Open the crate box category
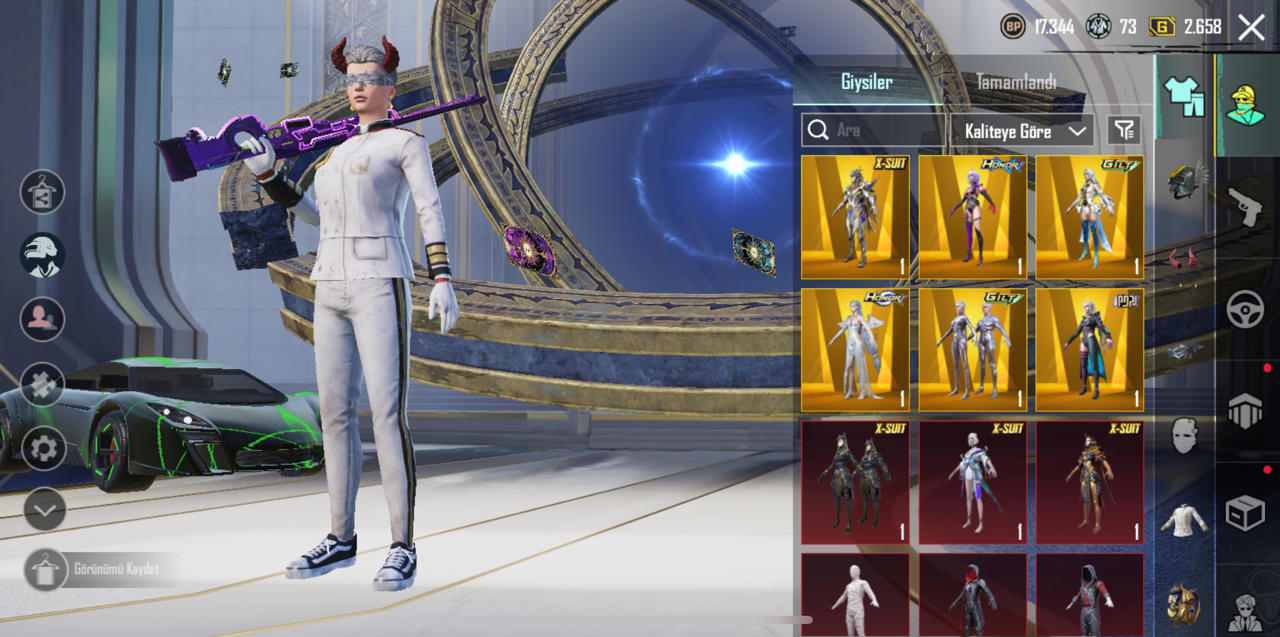 pyautogui.click(x=1245, y=513)
